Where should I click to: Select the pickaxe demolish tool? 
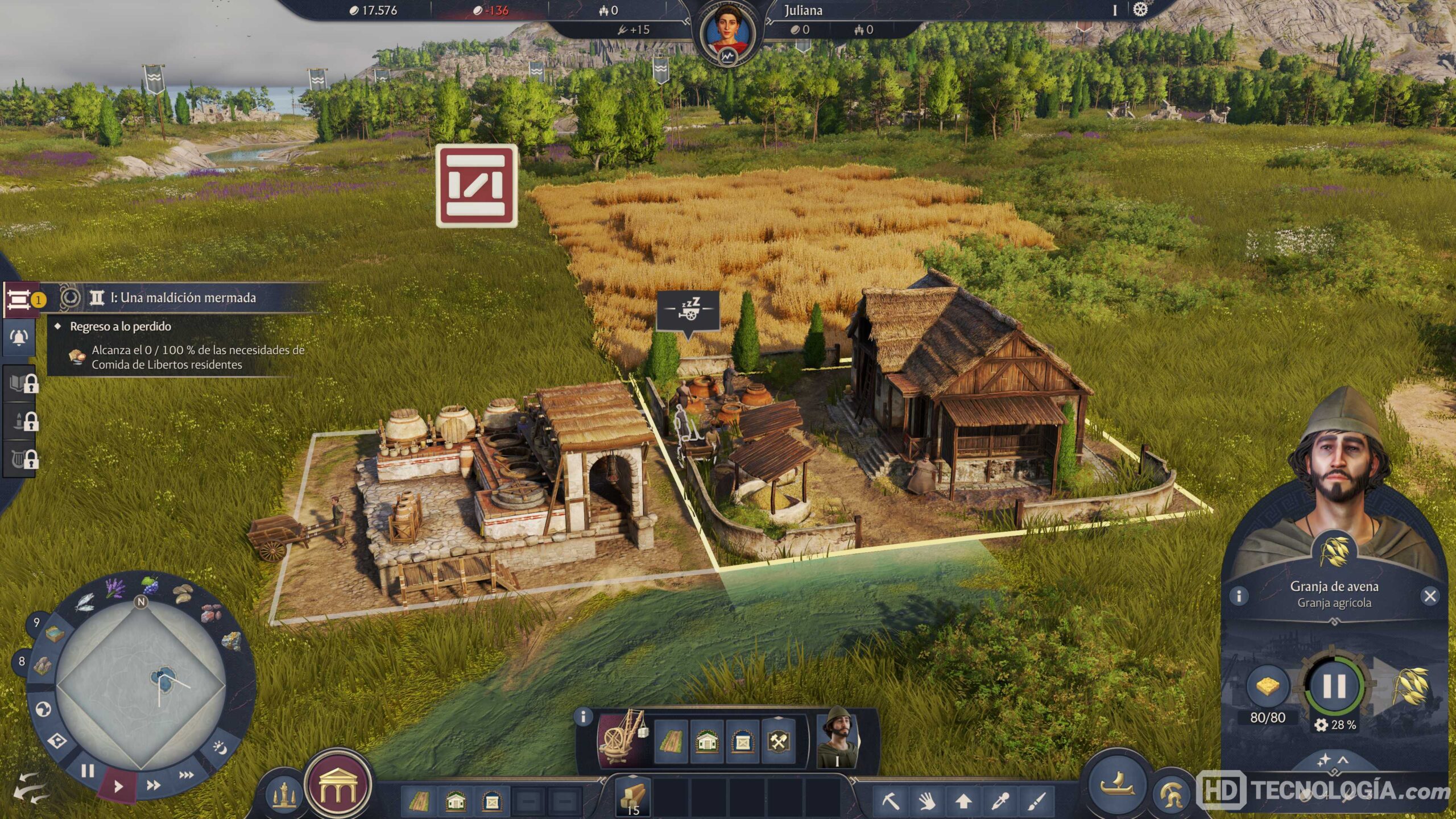(x=890, y=801)
